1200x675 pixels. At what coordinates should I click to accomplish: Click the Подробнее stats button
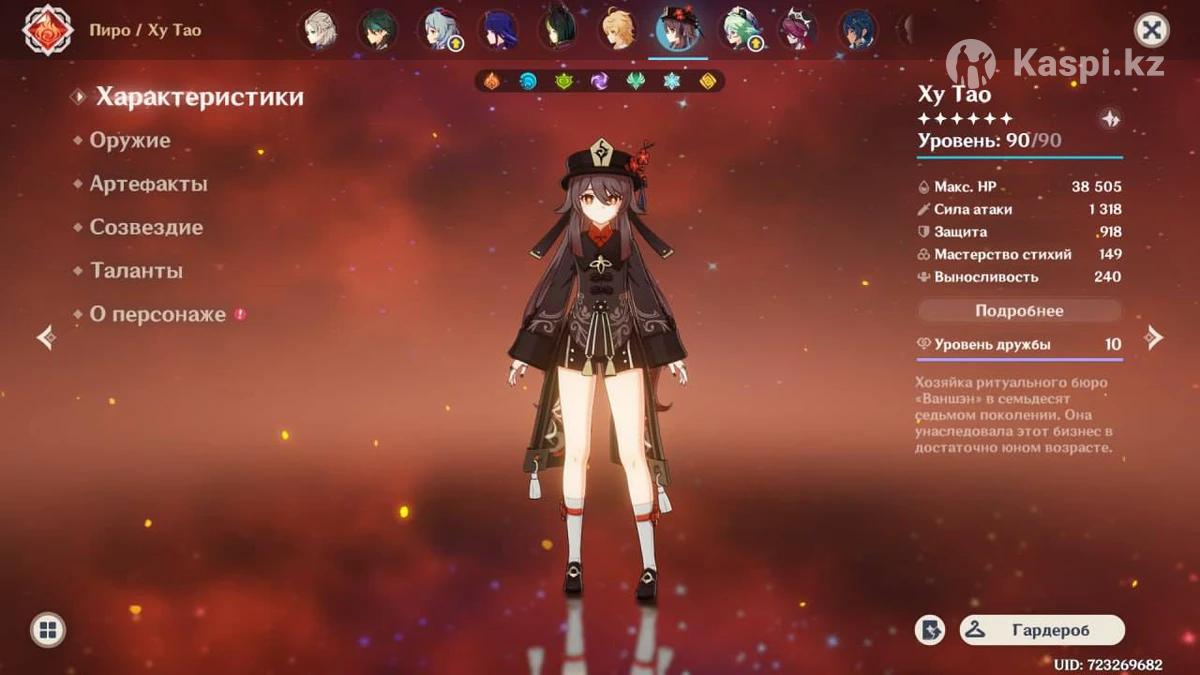tap(1019, 311)
